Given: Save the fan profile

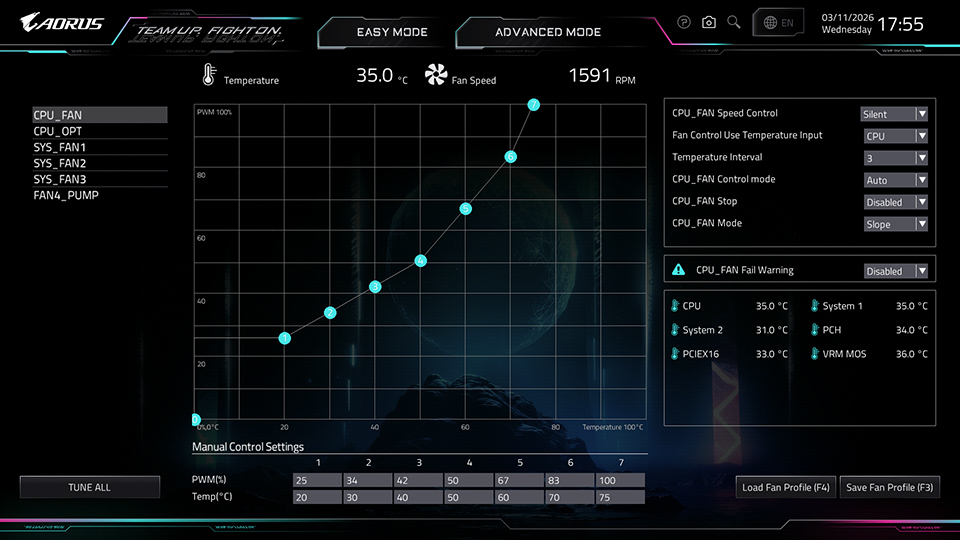Looking at the screenshot, I should click(889, 487).
